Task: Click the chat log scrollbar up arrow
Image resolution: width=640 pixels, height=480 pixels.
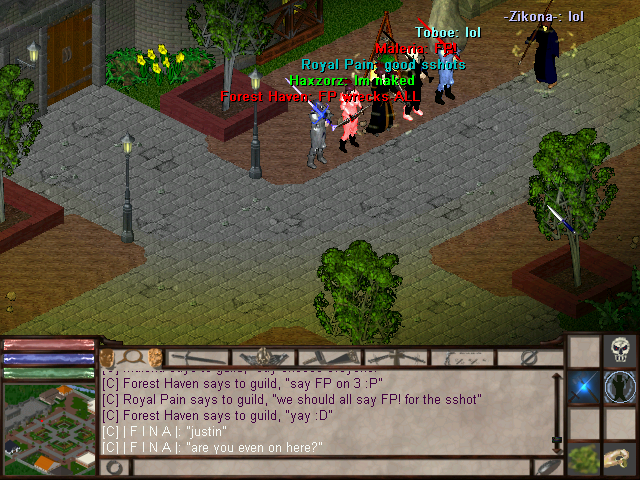Action: pyautogui.click(x=557, y=377)
